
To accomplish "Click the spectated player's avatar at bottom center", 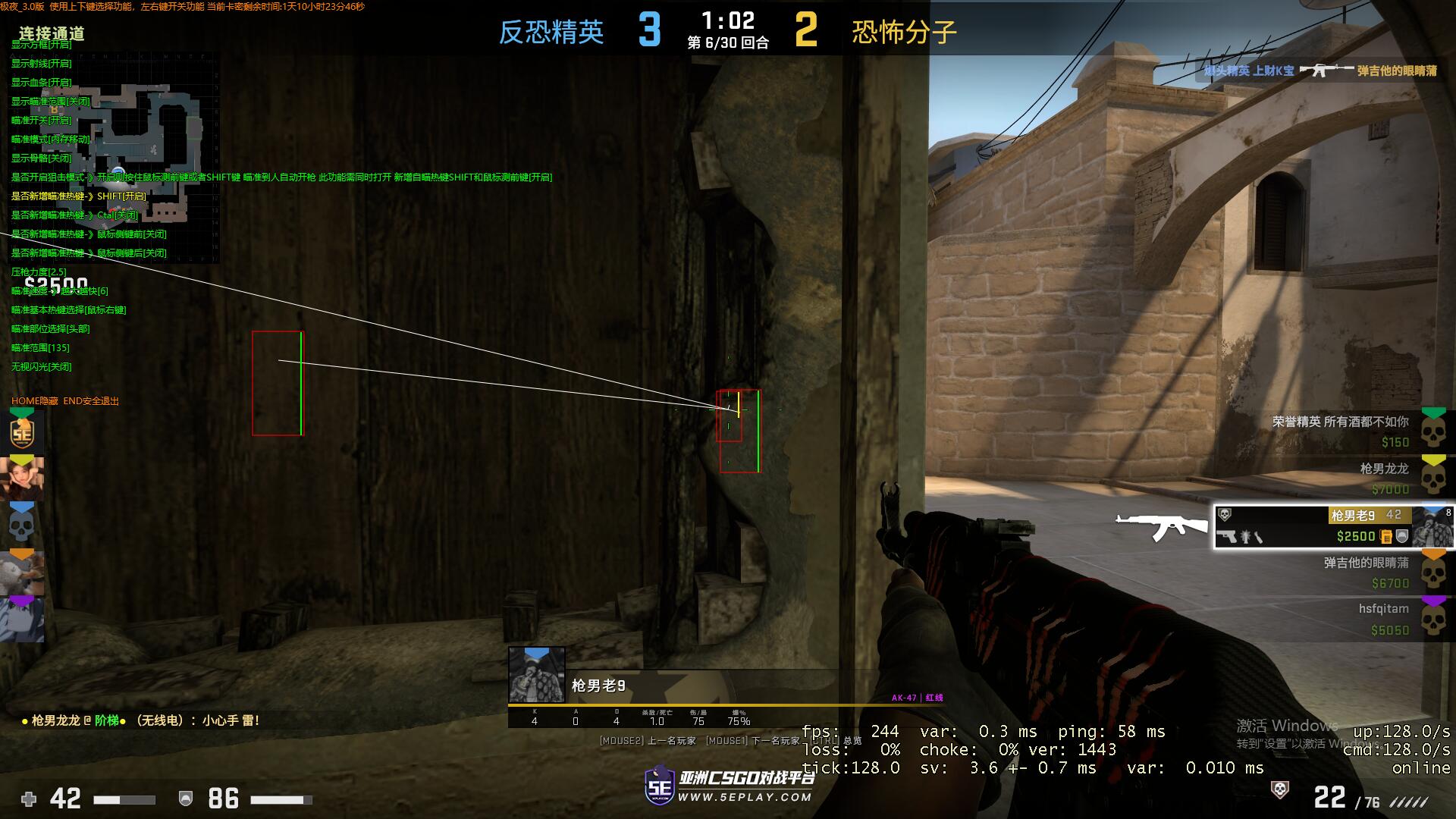I will pyautogui.click(x=536, y=674).
